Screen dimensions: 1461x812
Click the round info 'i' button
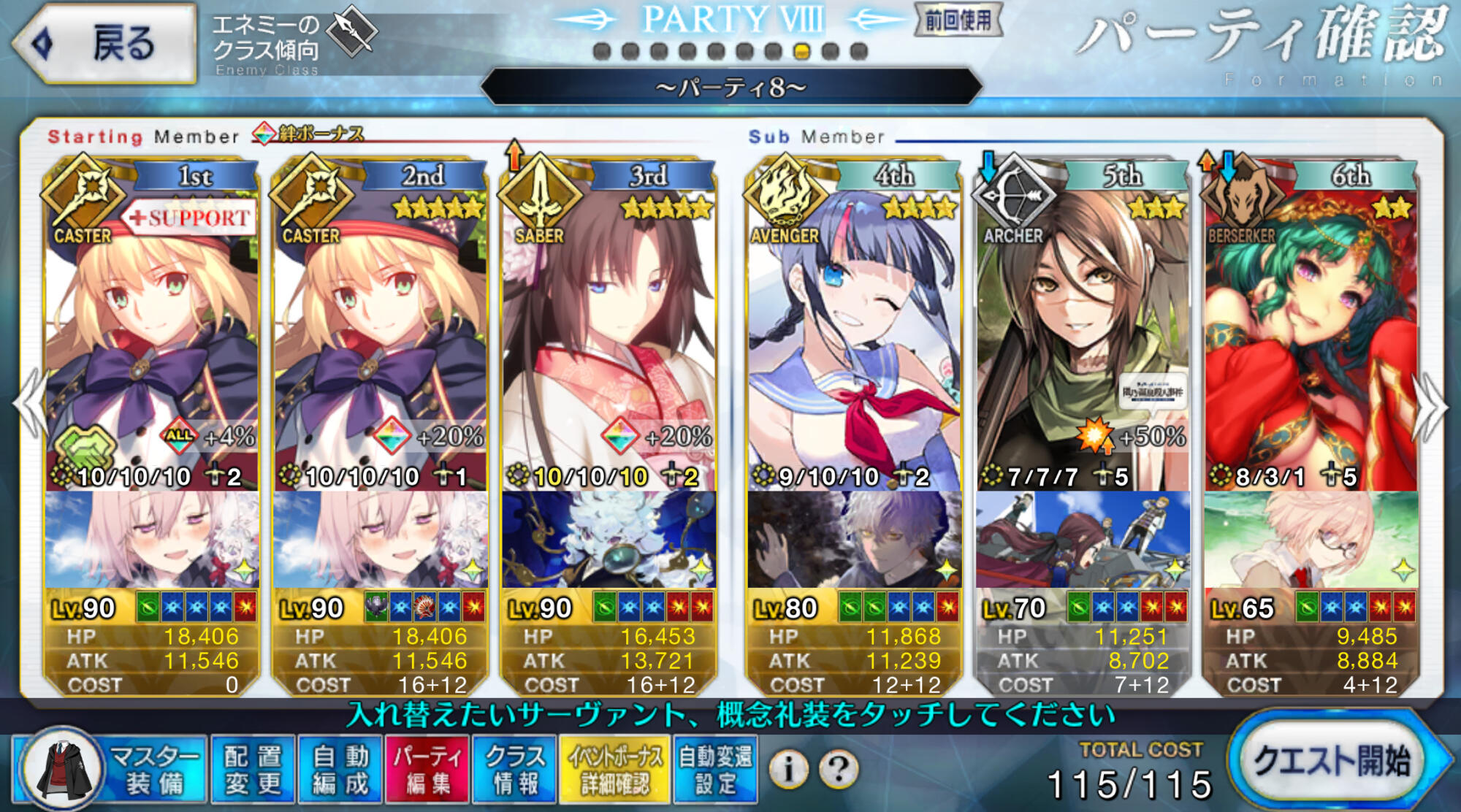(x=788, y=768)
